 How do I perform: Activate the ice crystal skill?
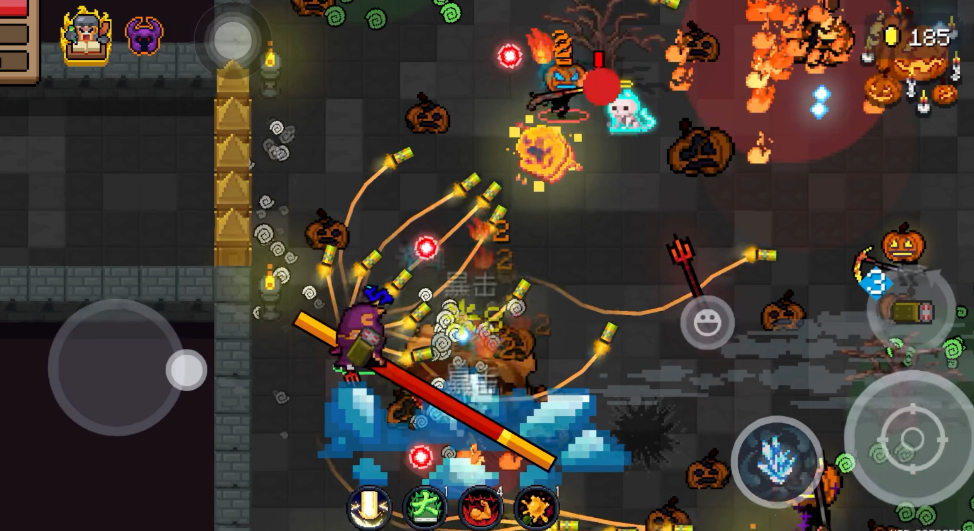click(x=777, y=461)
